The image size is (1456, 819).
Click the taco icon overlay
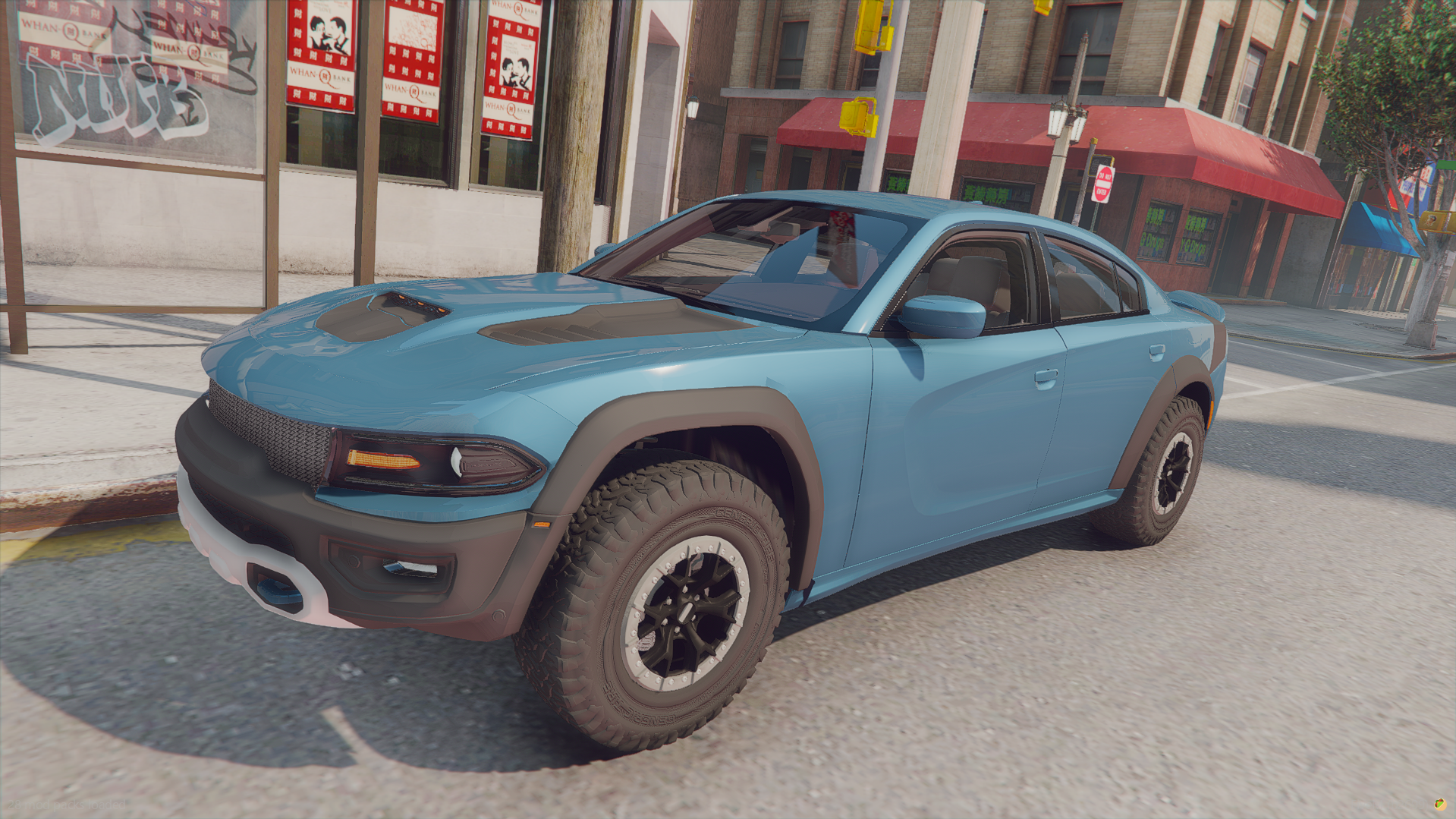(x=1439, y=804)
